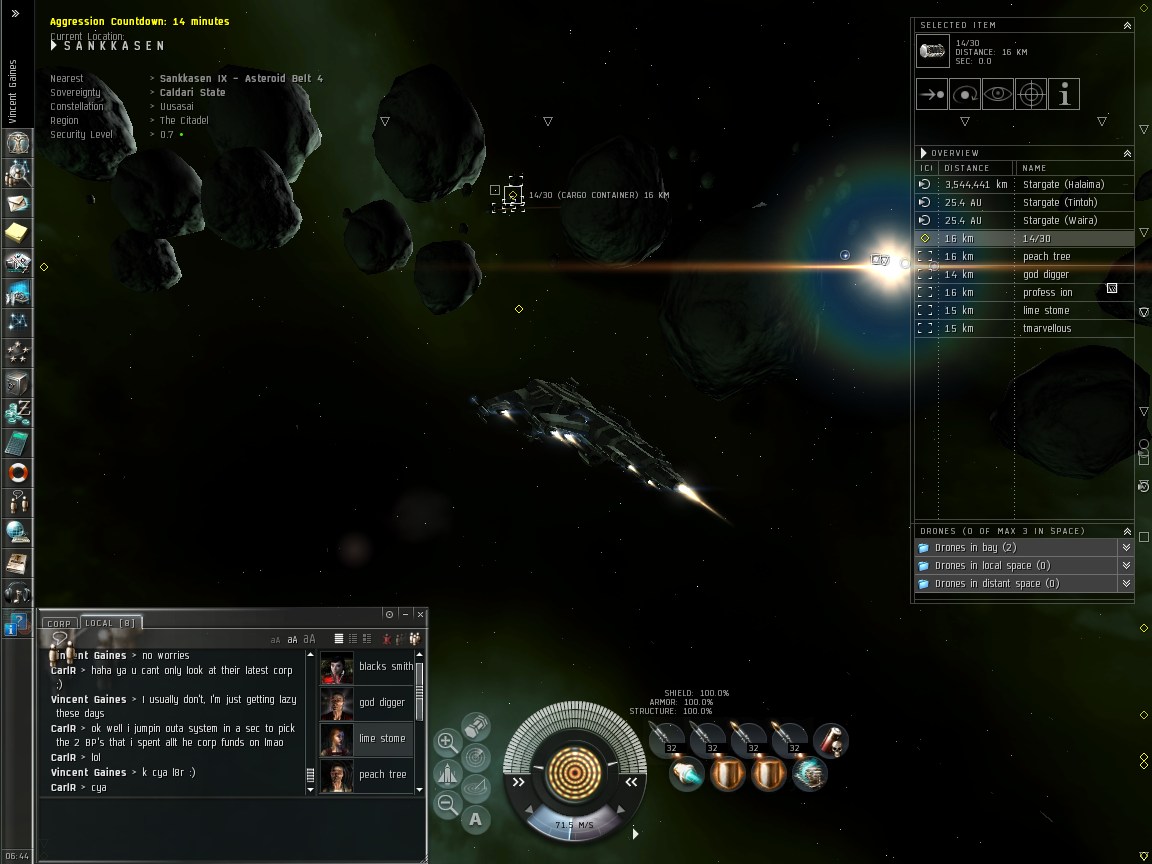This screenshot has height=864, width=1152.
Task: Toggle the autopilot 'A' button
Action: (x=475, y=819)
